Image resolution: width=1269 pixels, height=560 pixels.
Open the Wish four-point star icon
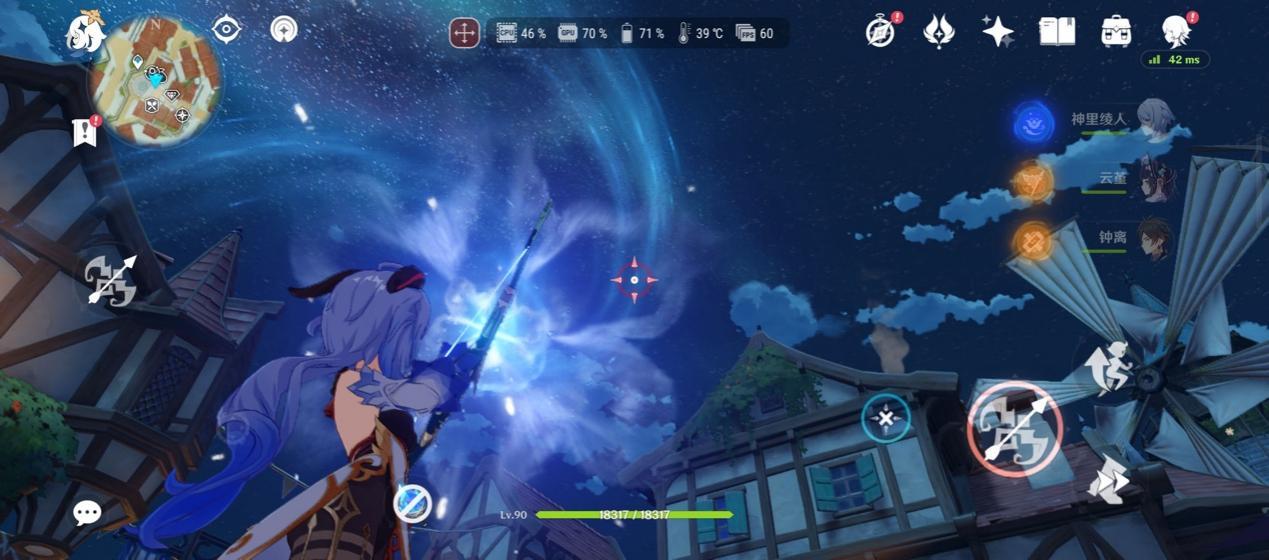[x=997, y=31]
